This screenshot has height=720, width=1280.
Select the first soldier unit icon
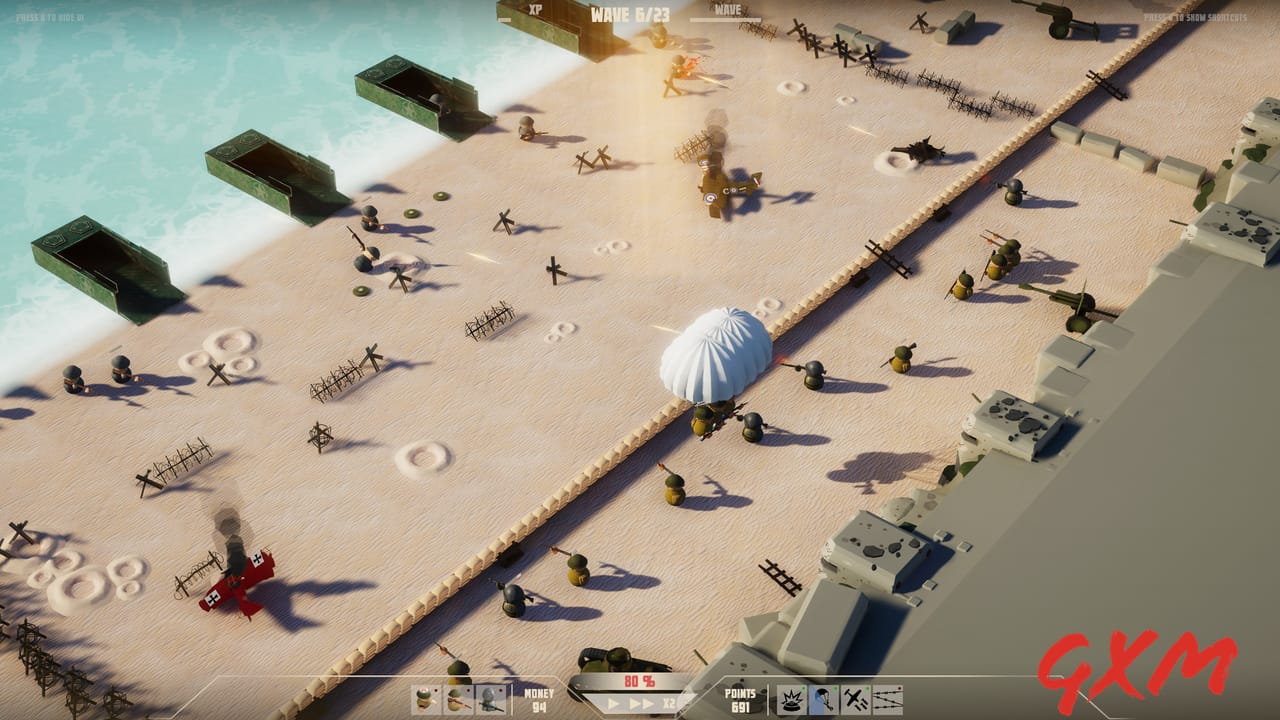(x=423, y=697)
